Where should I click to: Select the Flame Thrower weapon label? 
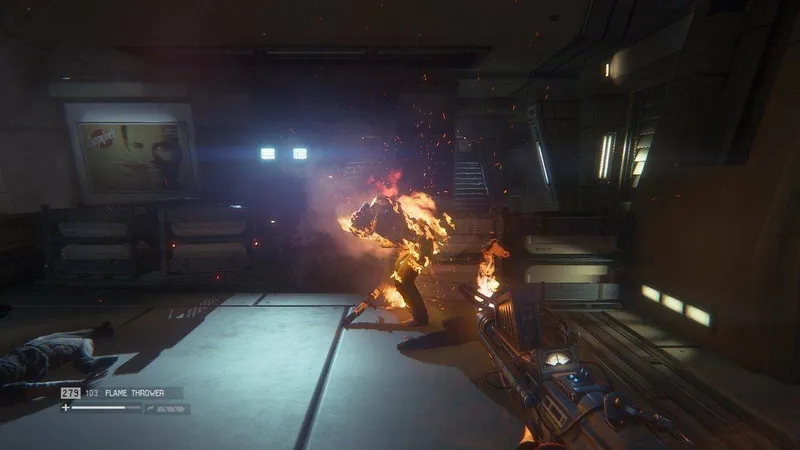coord(135,393)
